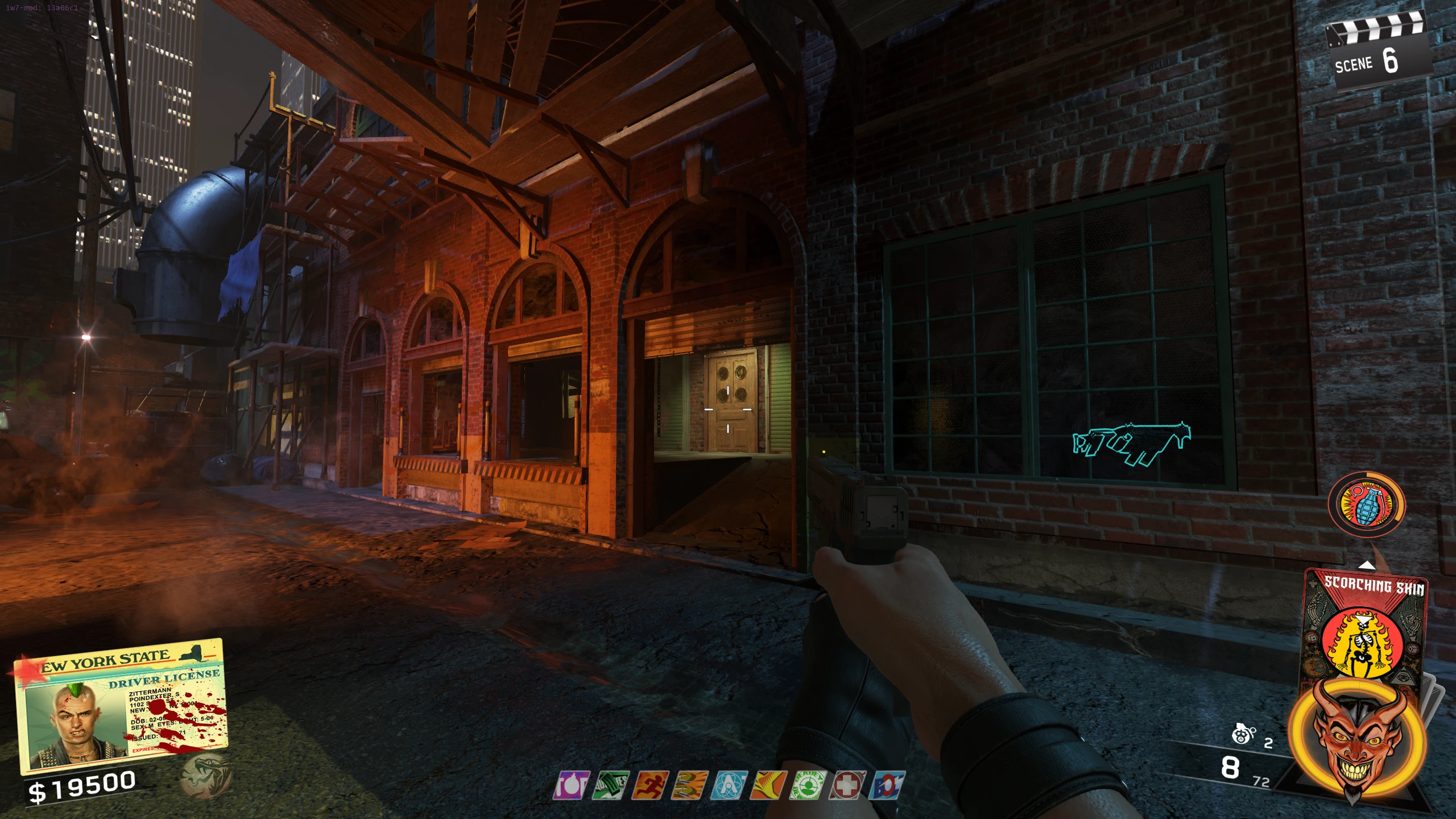Select the Blue Bolts perk icon

(887, 785)
